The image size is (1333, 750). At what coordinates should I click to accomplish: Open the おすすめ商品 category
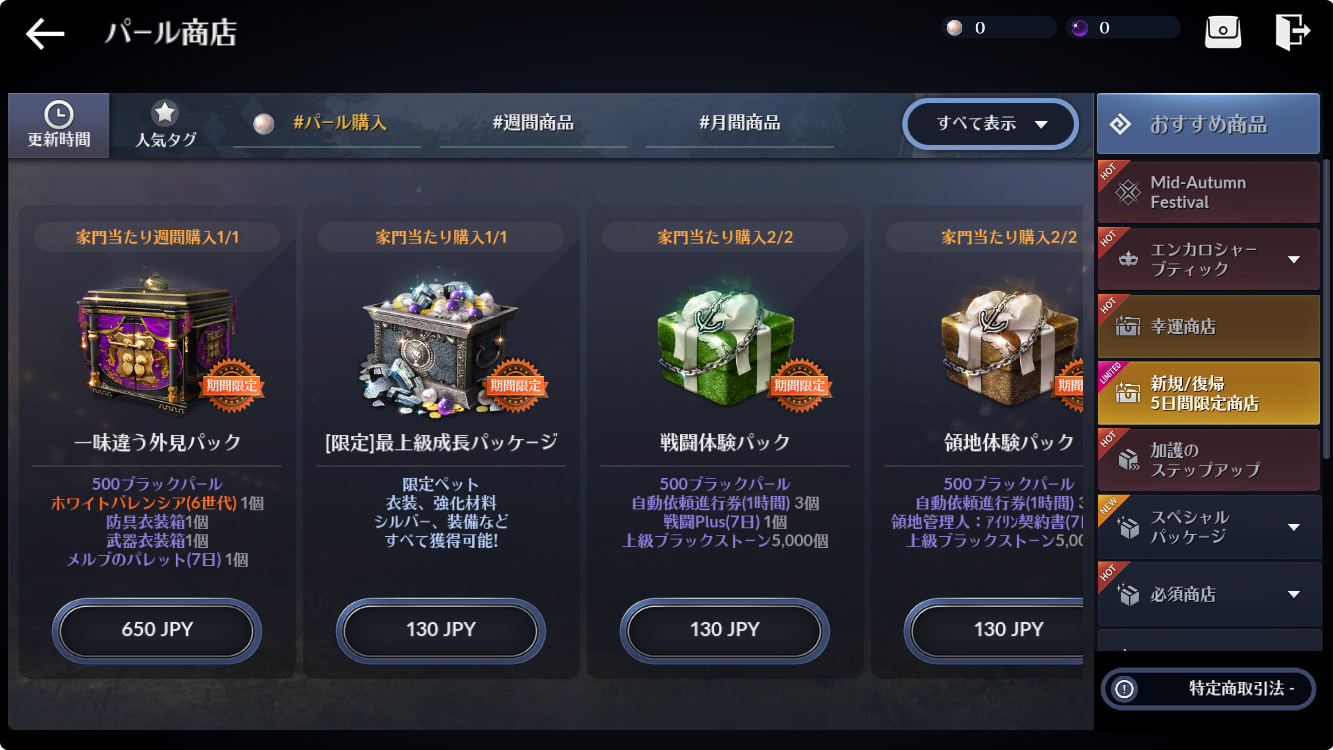point(1208,124)
